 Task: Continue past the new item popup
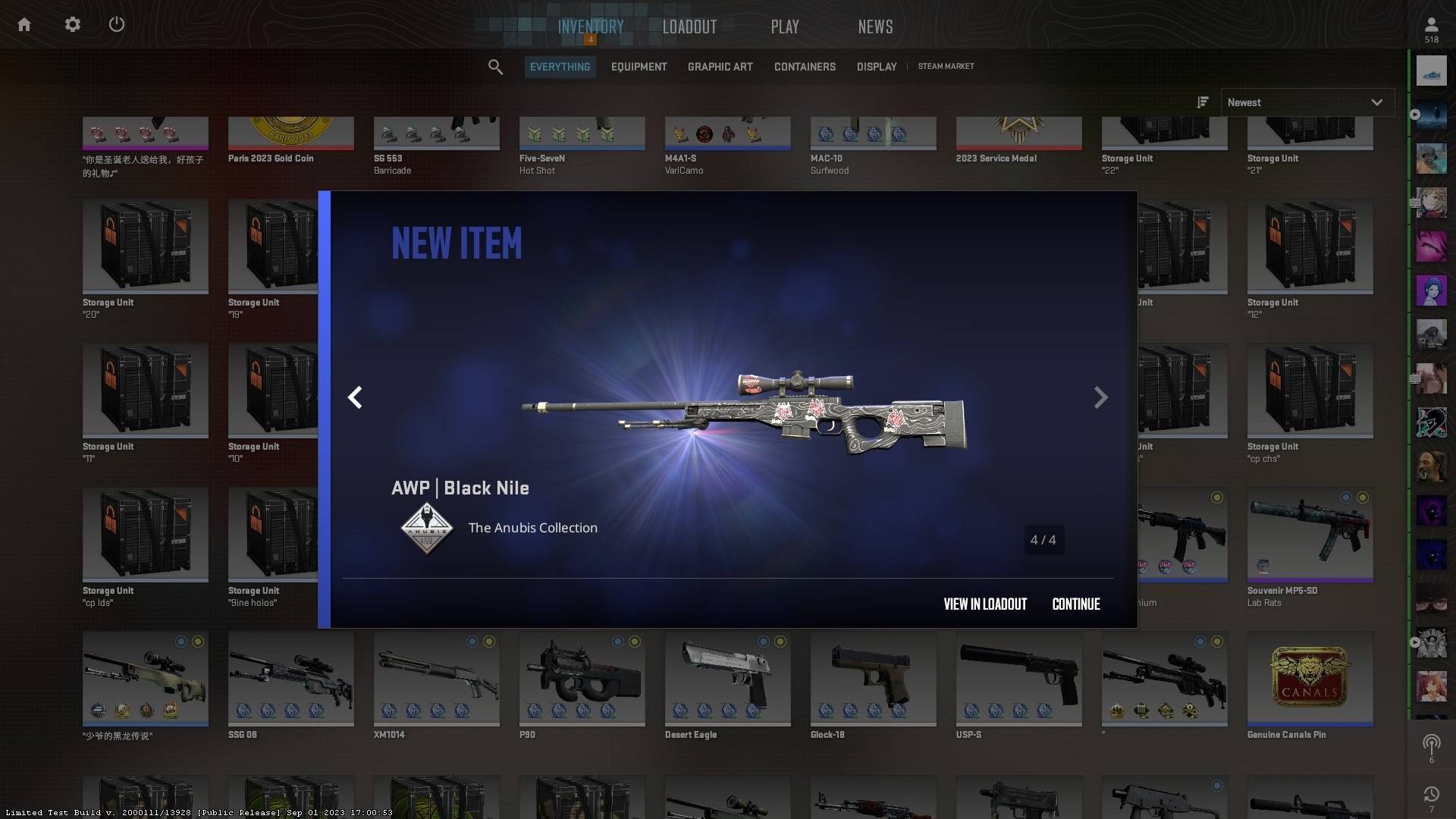[1075, 604]
